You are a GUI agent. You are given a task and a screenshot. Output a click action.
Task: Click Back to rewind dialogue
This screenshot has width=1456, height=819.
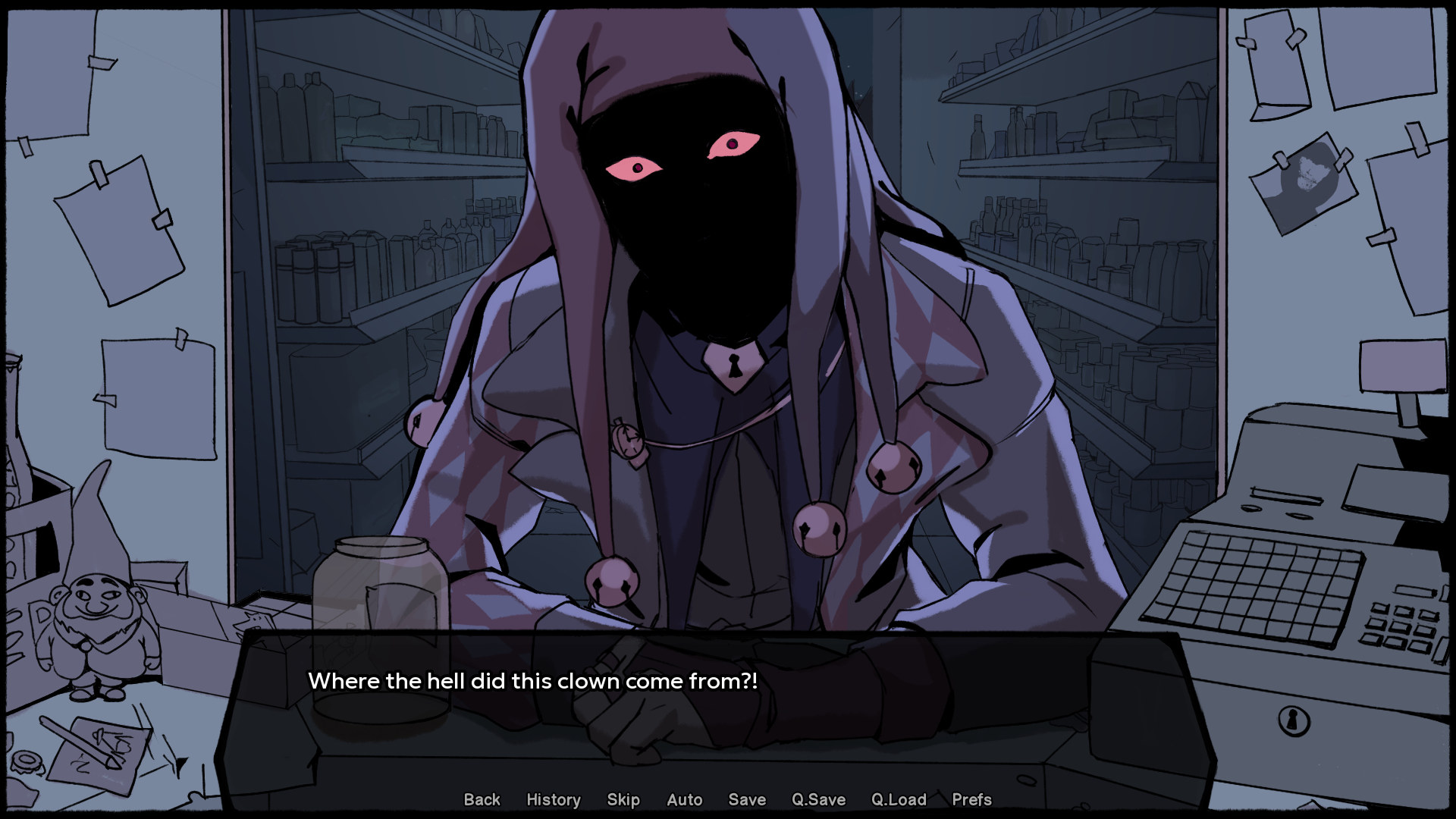(482, 799)
